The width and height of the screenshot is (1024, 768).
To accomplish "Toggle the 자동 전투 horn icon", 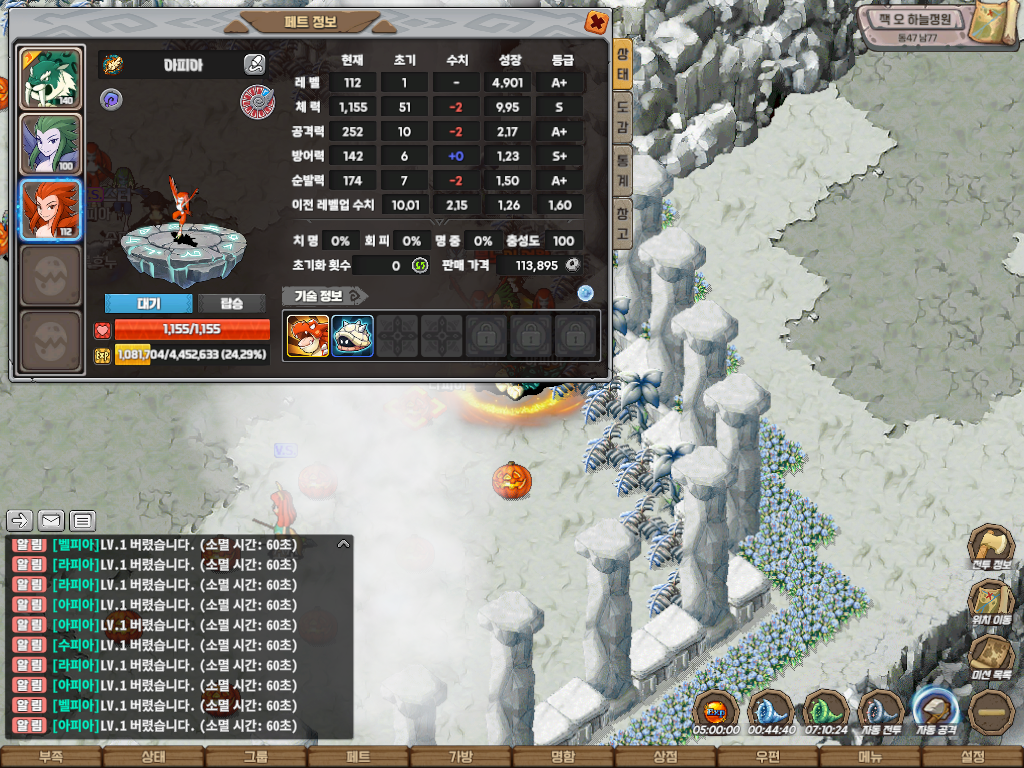I will click(881, 711).
